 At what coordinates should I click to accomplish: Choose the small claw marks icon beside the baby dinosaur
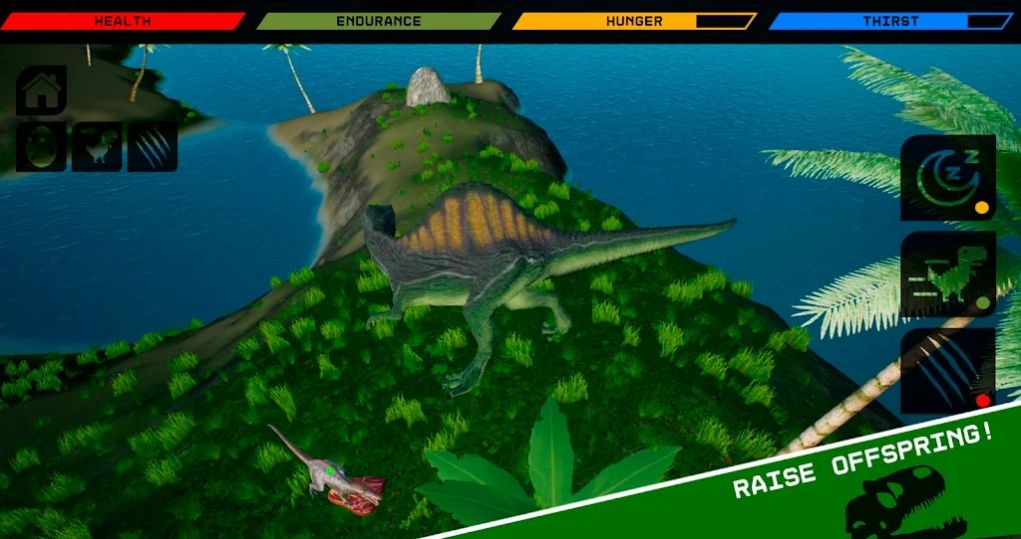152,146
